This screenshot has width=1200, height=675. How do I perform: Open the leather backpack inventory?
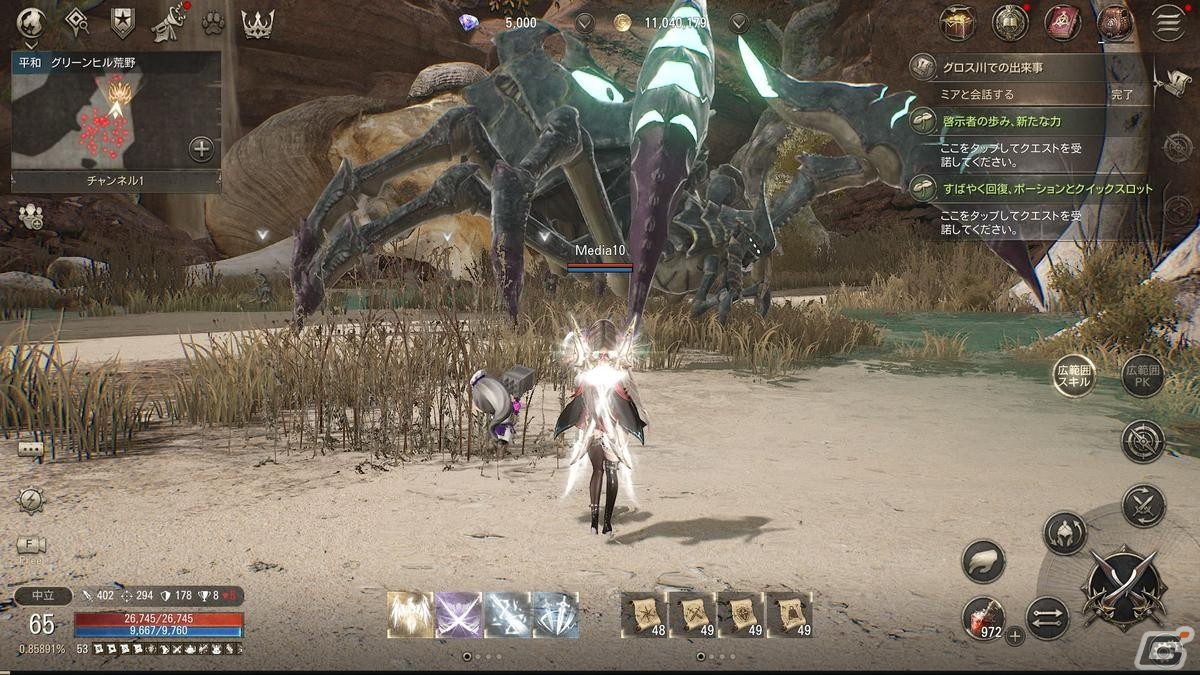1114,23
